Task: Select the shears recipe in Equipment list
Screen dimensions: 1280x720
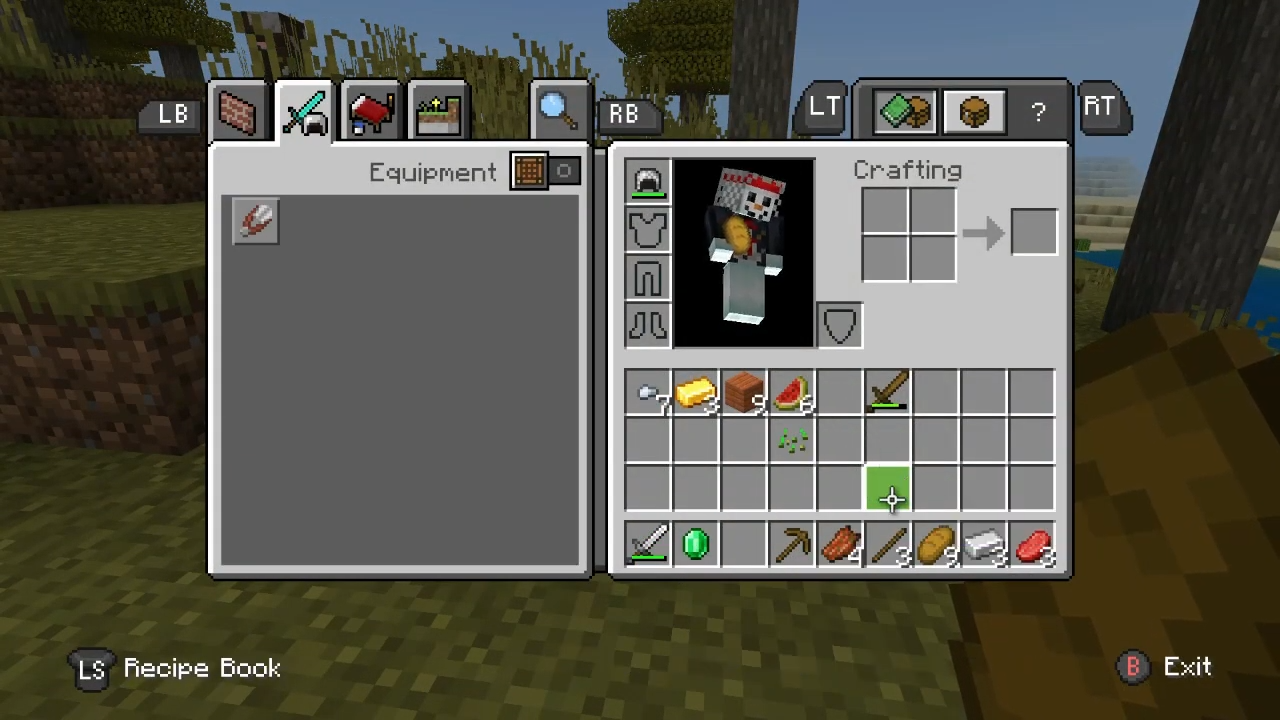Action: [x=256, y=221]
